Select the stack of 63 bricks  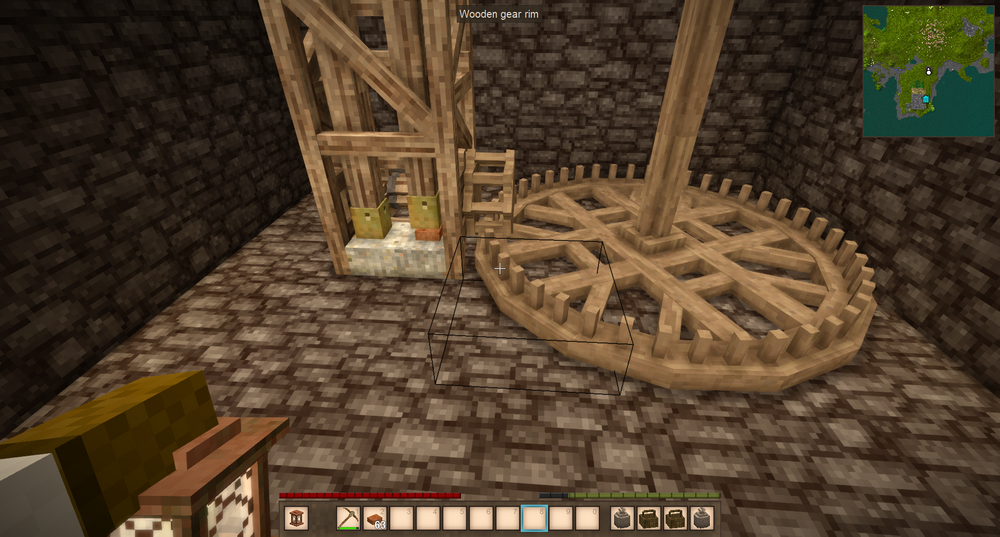pos(375,518)
